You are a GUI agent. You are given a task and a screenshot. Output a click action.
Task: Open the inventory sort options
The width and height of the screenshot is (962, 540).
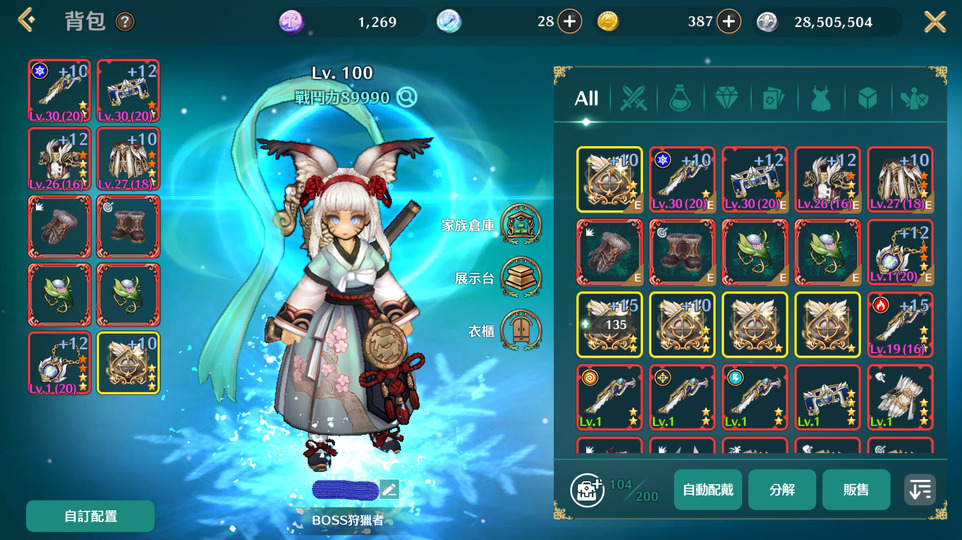[x=920, y=490]
